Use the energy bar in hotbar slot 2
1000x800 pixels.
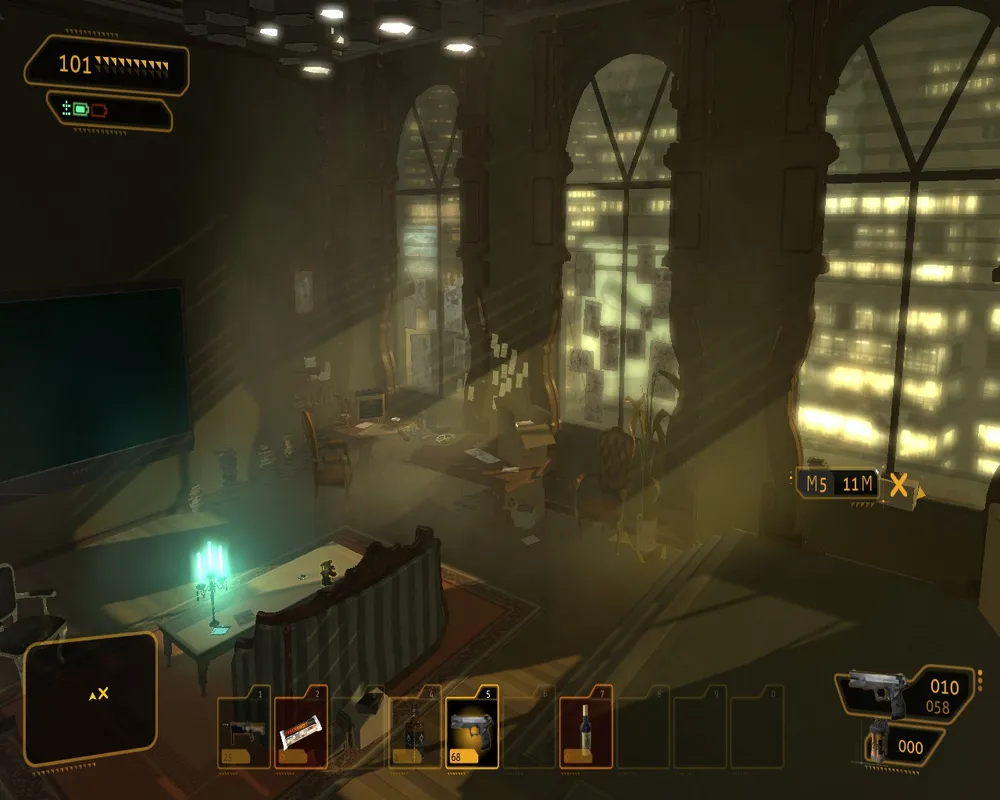pos(301,733)
